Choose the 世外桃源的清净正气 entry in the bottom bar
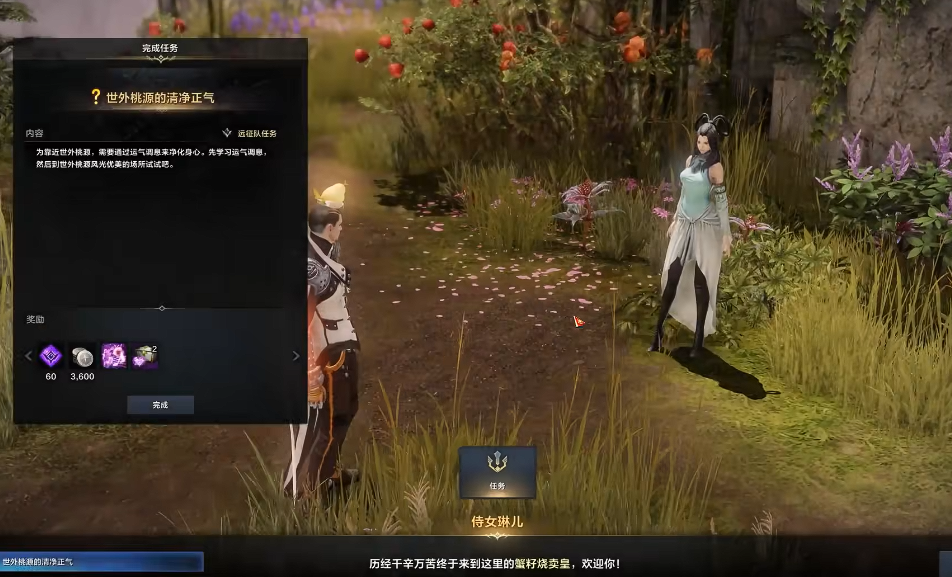The image size is (952, 577). 100,562
